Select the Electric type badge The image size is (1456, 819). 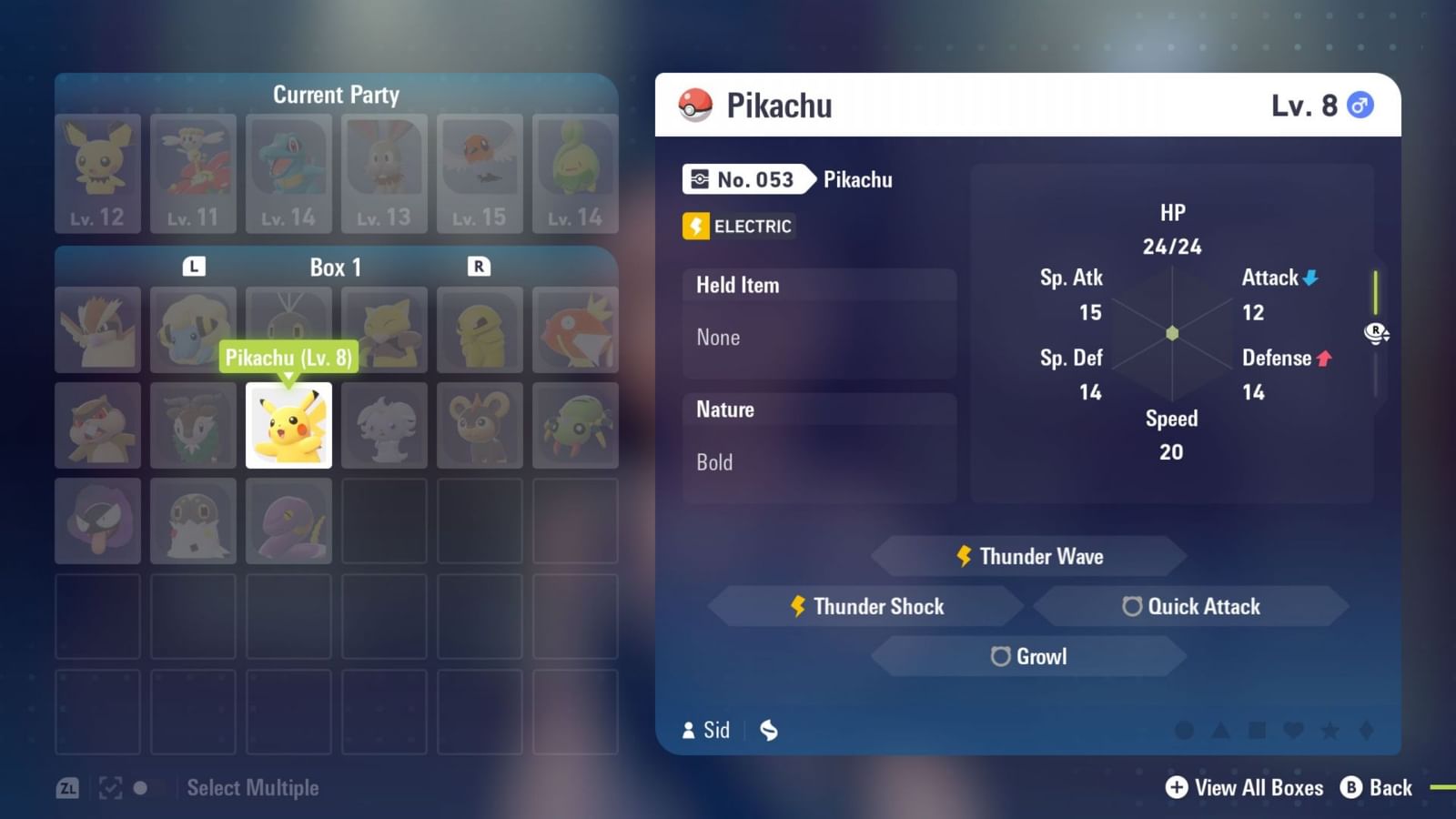tap(737, 227)
